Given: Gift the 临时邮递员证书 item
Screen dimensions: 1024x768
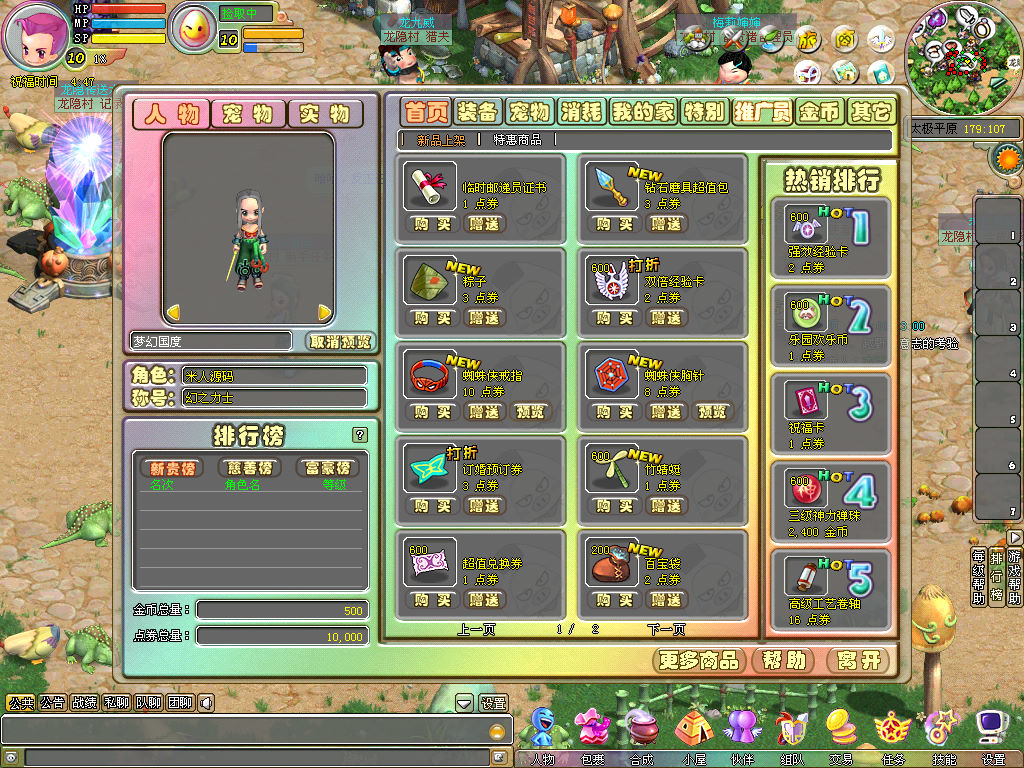Looking at the screenshot, I should pos(484,224).
